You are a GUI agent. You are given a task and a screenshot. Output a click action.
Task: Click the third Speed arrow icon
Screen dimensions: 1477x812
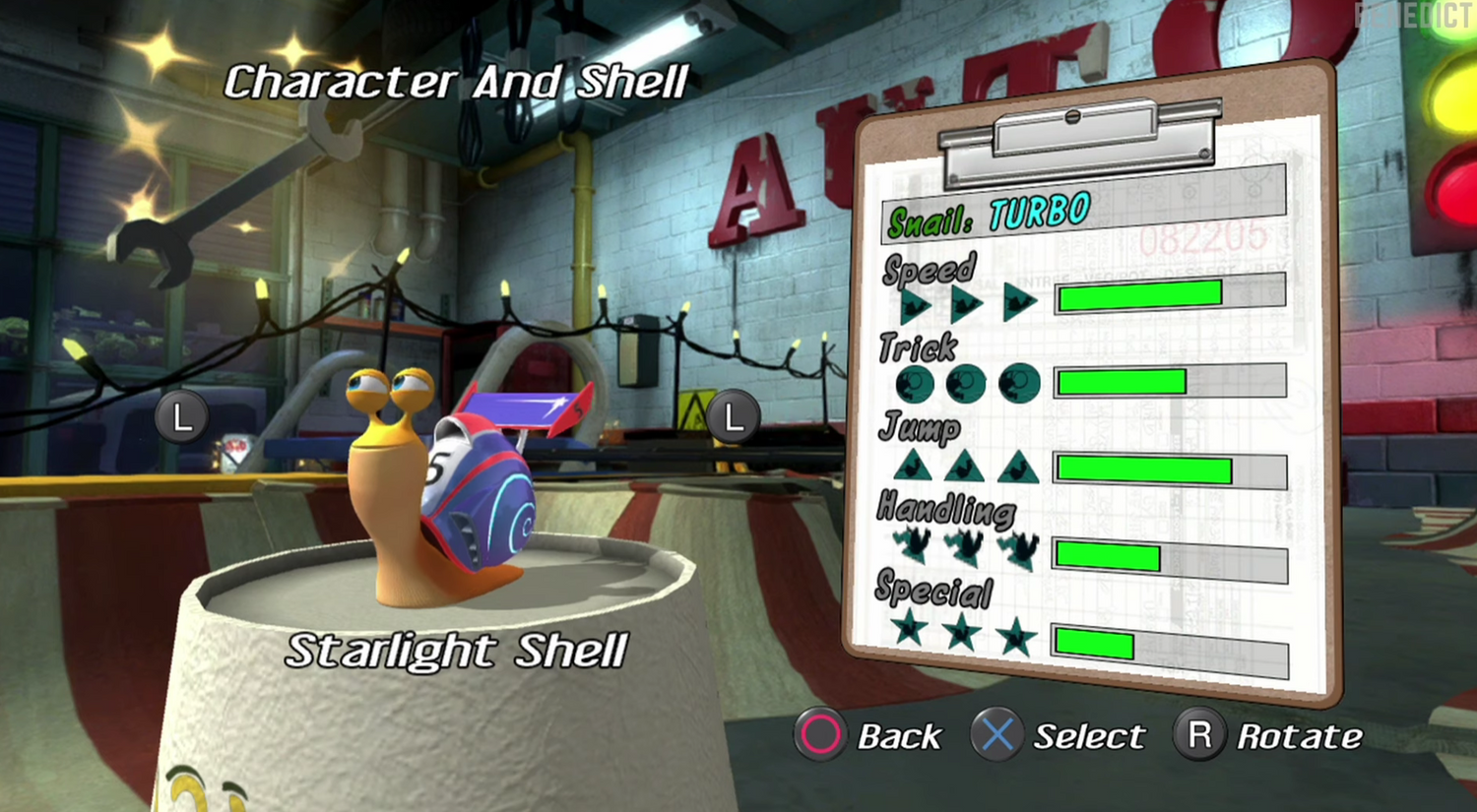pyautogui.click(x=1017, y=300)
